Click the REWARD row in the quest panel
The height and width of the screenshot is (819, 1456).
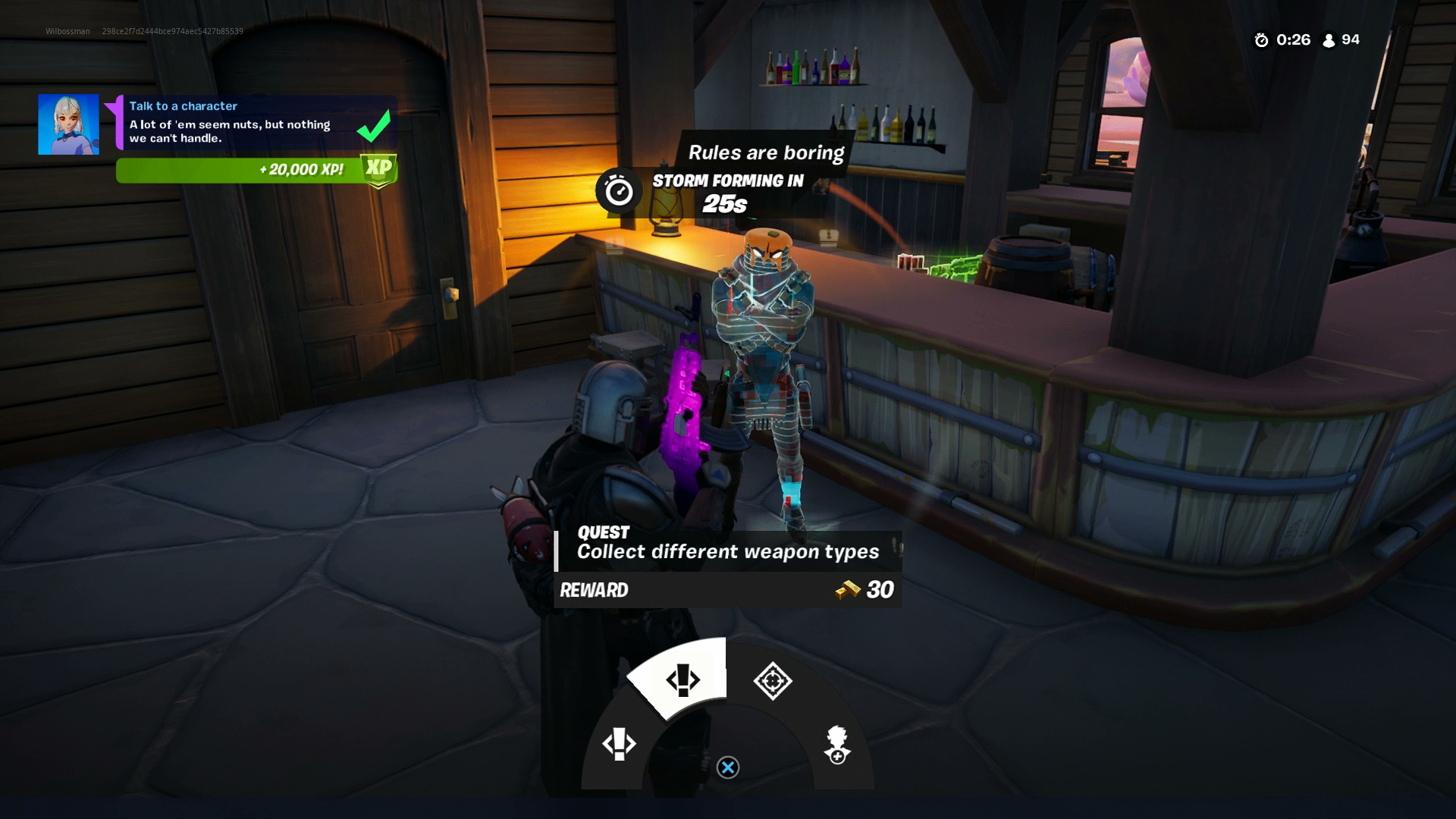coord(595,589)
